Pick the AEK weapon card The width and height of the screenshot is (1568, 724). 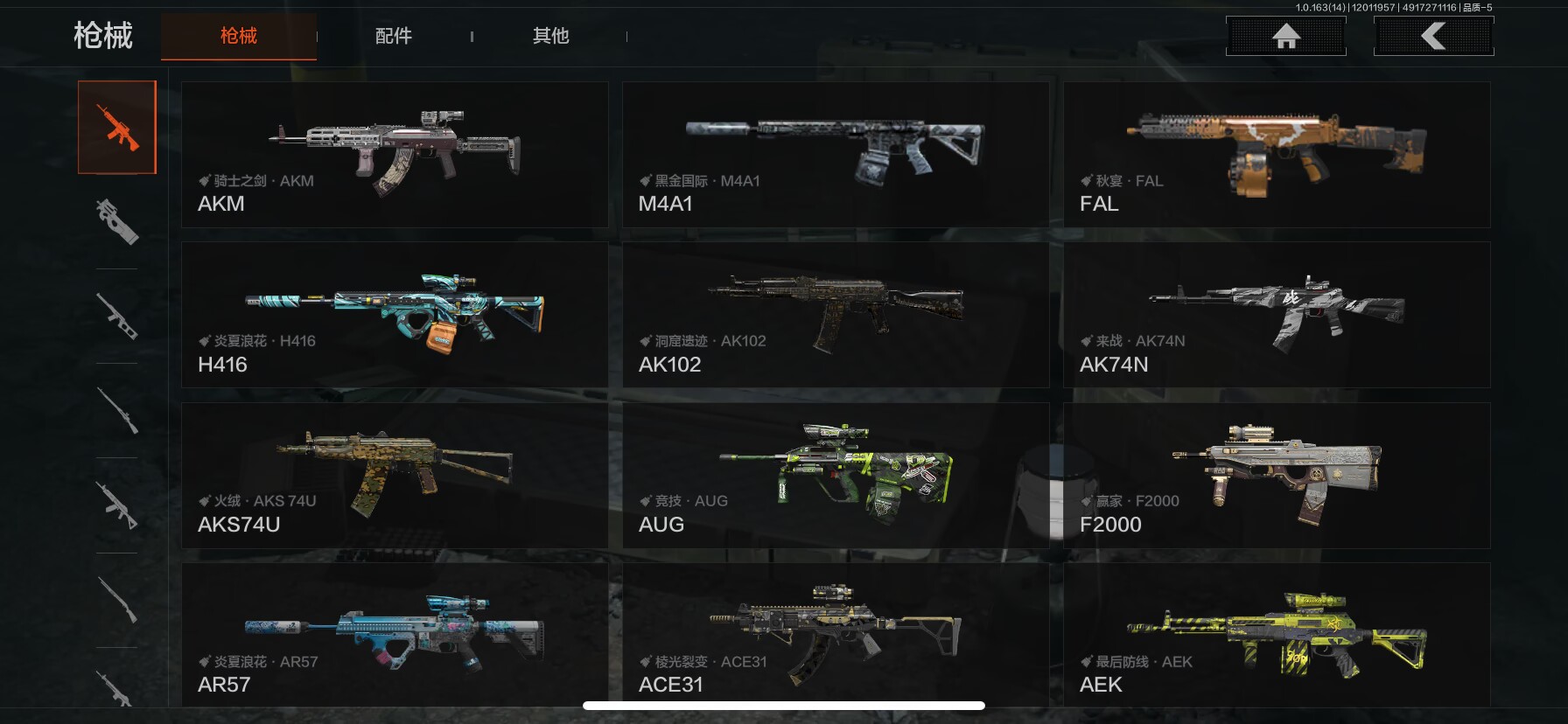[x=1277, y=635]
